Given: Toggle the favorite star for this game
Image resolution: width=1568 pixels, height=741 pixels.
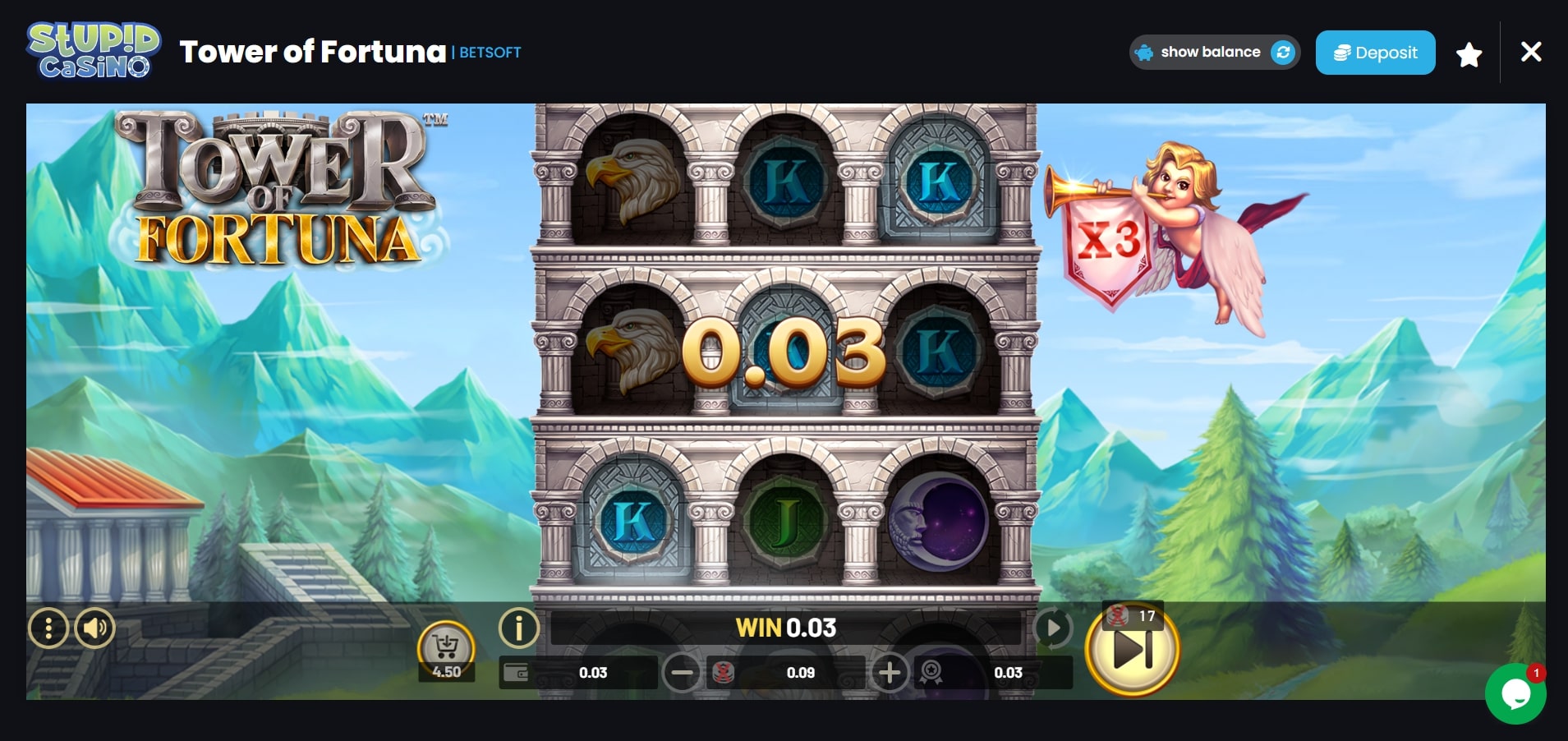Looking at the screenshot, I should point(1469,53).
